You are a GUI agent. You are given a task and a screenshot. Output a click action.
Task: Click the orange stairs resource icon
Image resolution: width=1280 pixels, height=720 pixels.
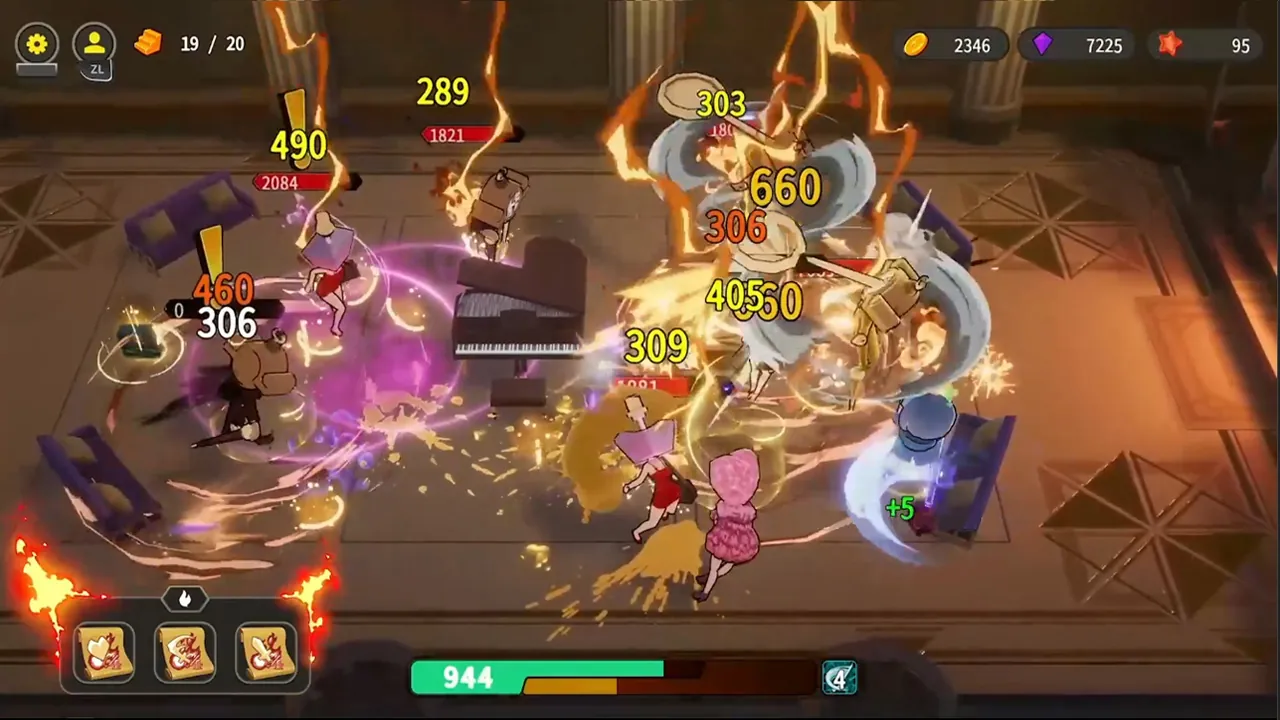point(148,44)
